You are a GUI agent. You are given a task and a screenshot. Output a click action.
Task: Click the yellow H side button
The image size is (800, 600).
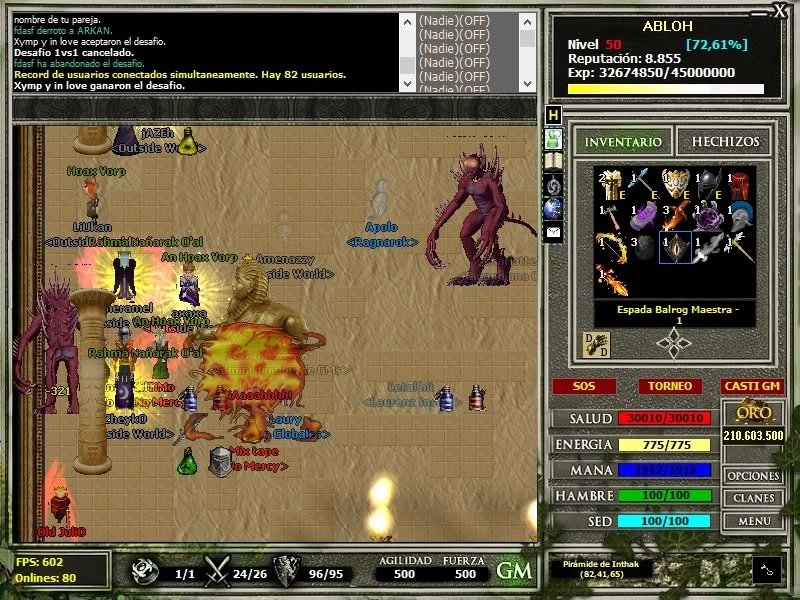click(553, 115)
